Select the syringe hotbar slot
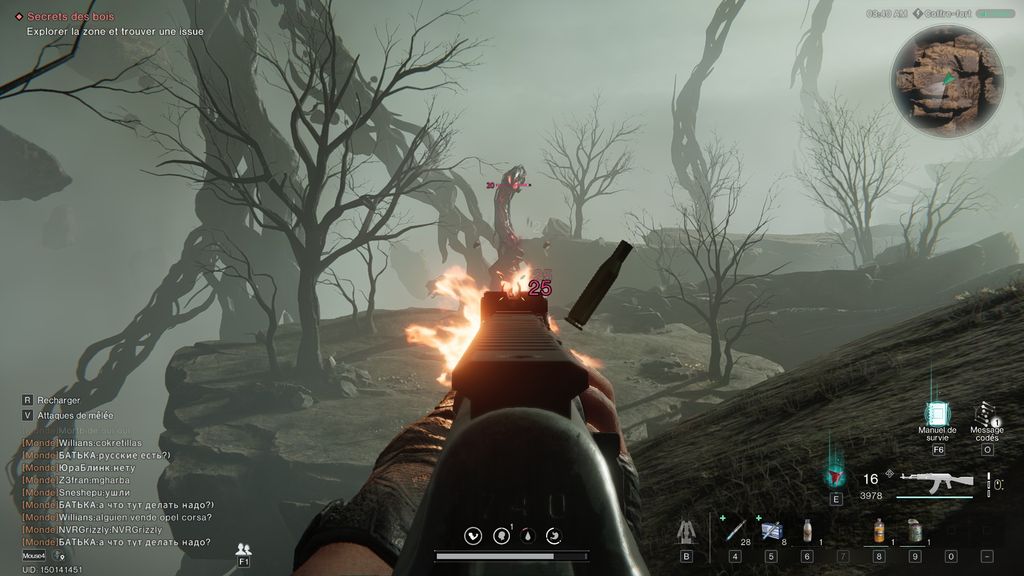The image size is (1024, 576). (x=735, y=530)
